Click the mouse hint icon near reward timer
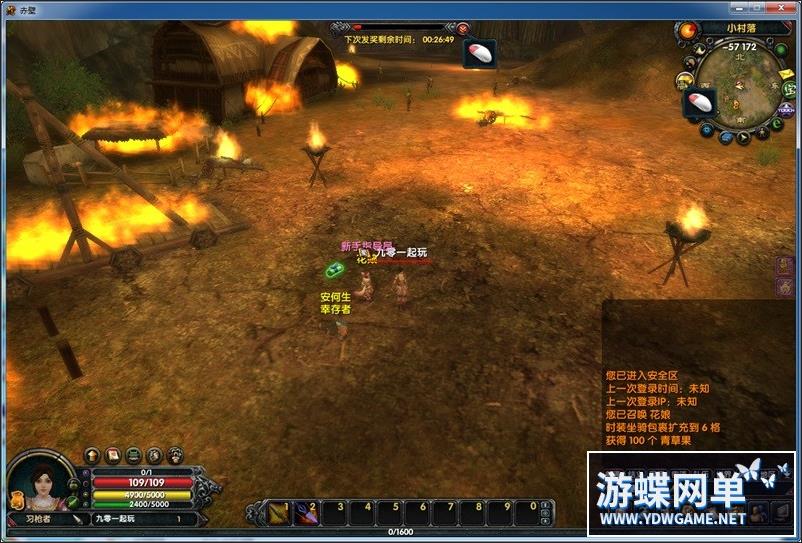Image resolution: width=802 pixels, height=543 pixels. [x=480, y=52]
